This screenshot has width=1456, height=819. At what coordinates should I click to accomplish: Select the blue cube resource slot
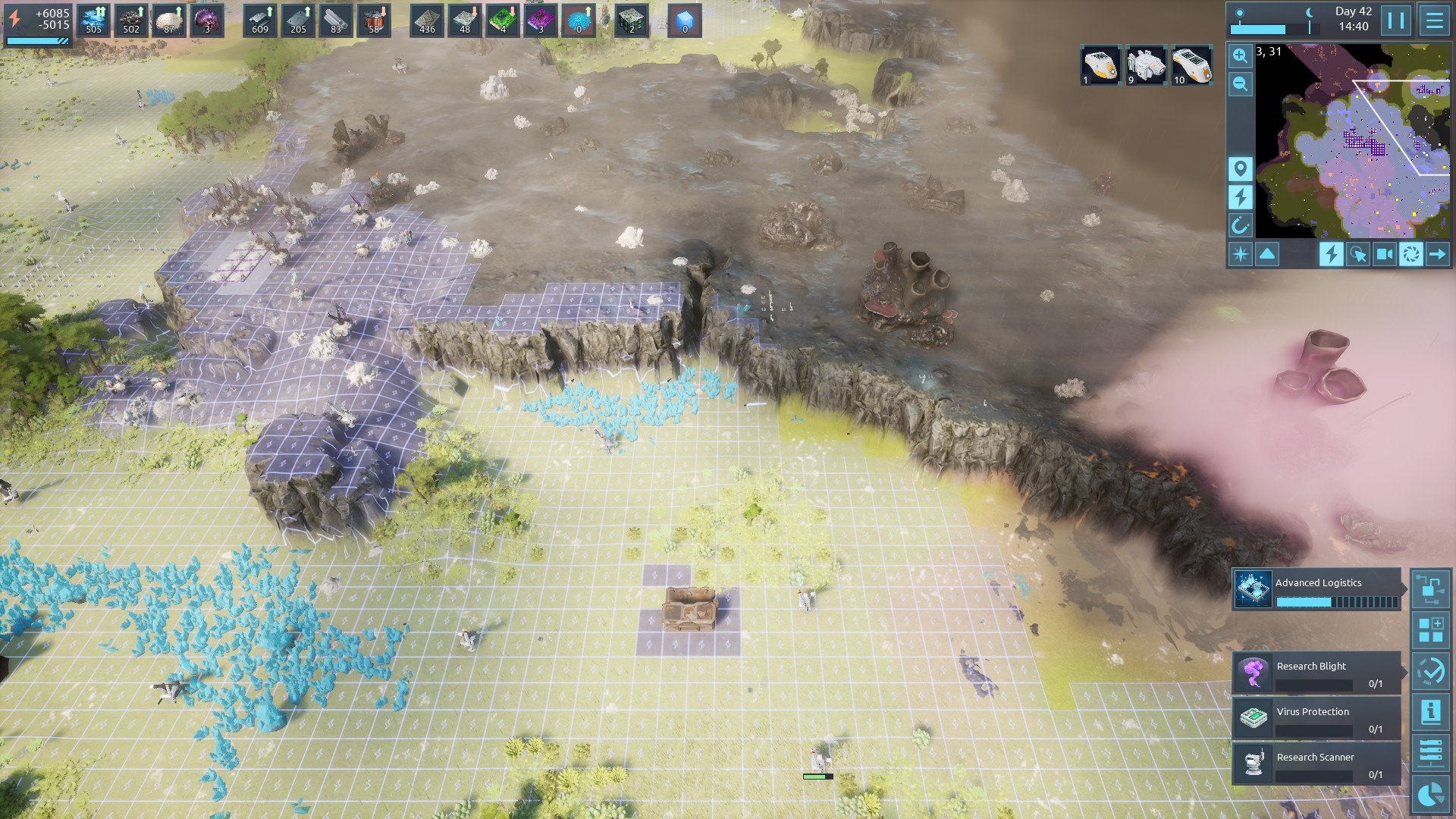coord(685,20)
